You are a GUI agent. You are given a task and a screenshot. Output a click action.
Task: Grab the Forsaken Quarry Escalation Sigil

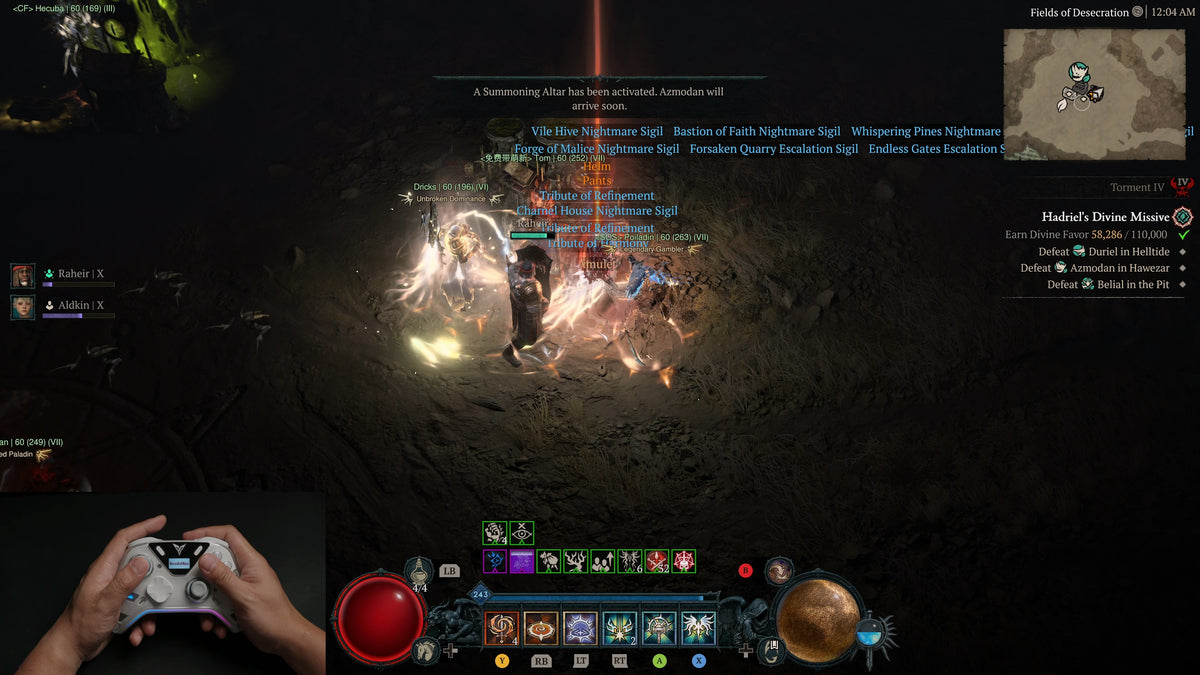(x=773, y=149)
